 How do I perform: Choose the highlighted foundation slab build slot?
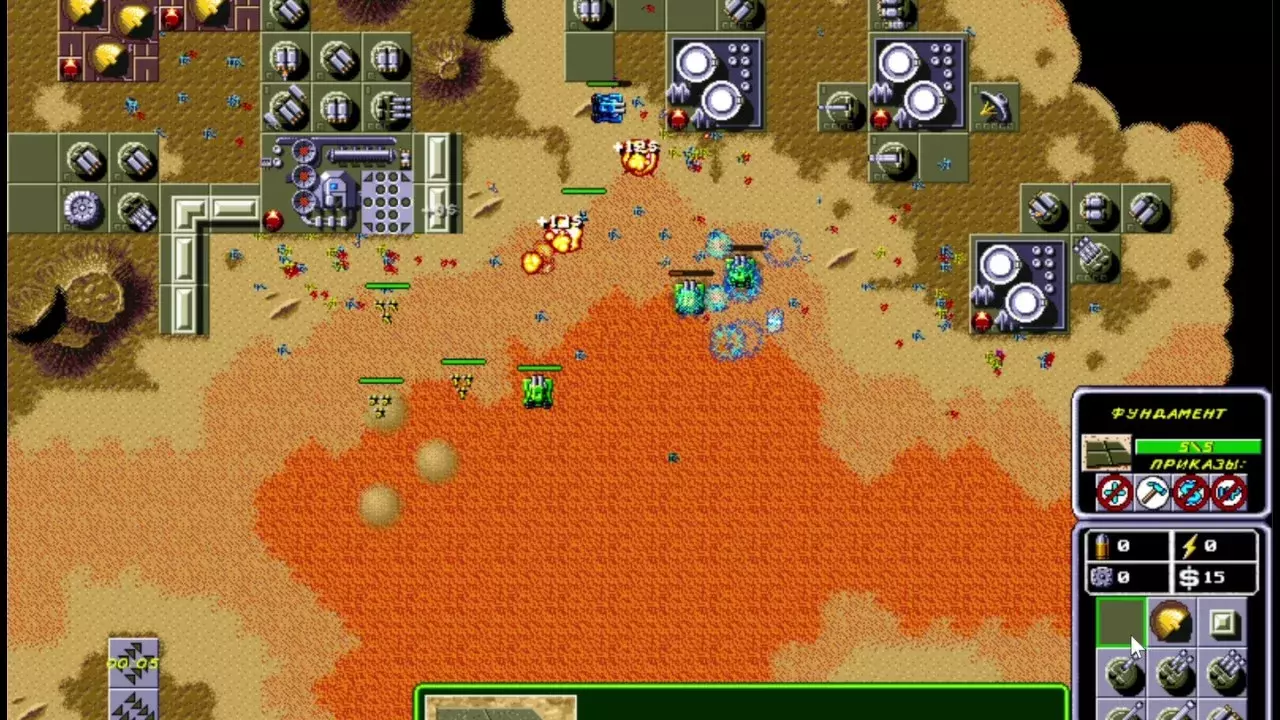coord(1121,623)
